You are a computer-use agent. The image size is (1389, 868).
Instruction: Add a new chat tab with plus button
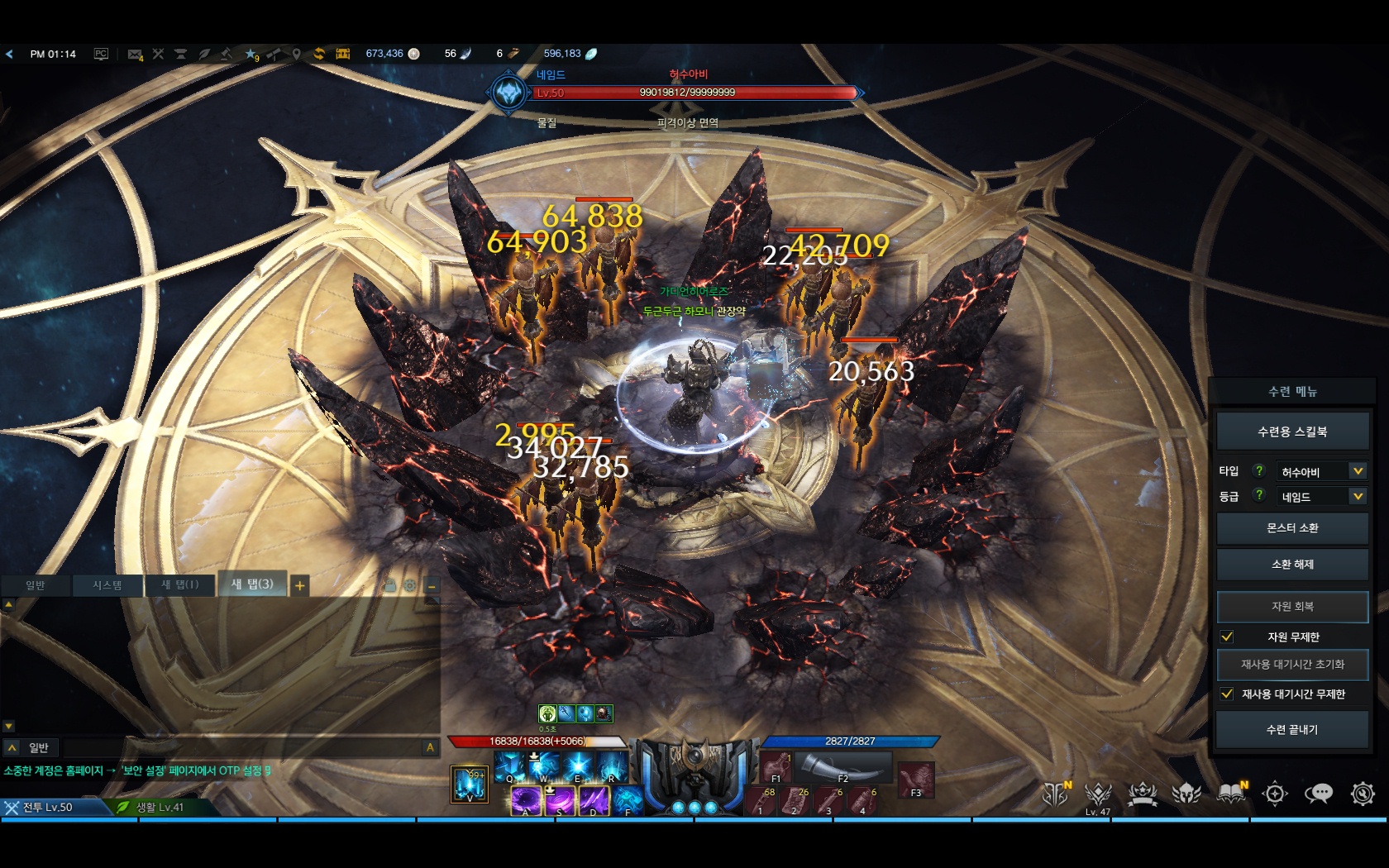tap(299, 586)
